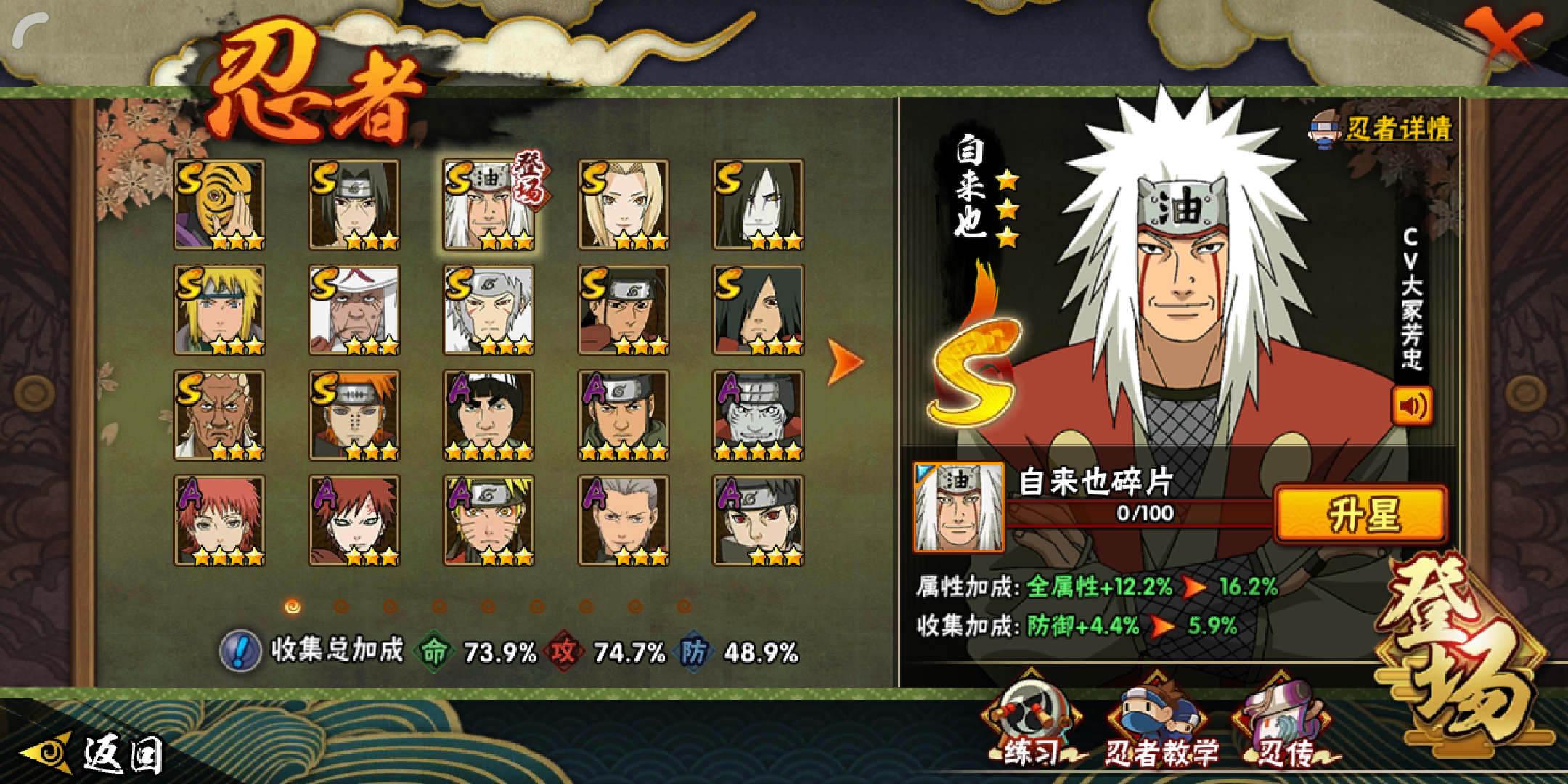Select the Orochimaru ninja portrait
Screen dimensions: 1568x784
pyautogui.click(x=758, y=205)
